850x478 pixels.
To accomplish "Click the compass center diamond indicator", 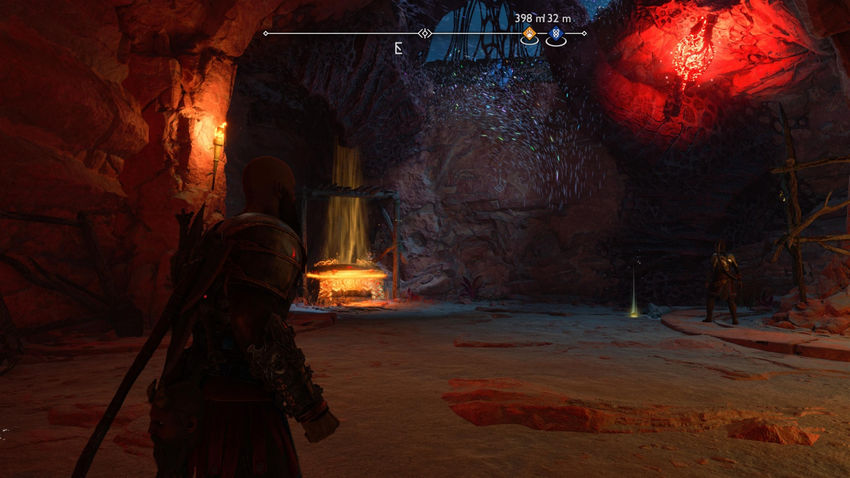I will click(425, 34).
